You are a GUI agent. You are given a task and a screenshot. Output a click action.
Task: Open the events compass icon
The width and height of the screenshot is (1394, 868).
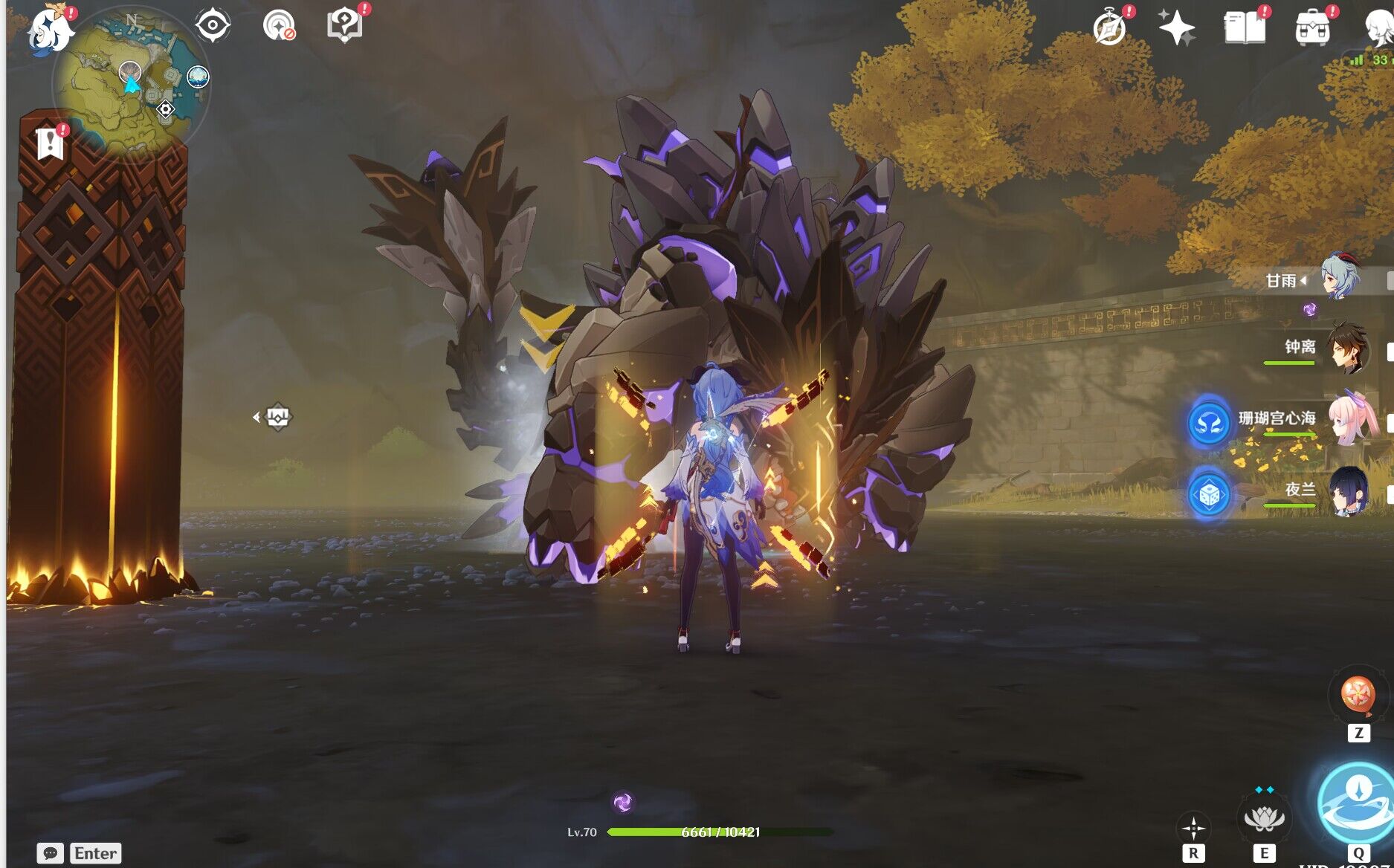click(x=1109, y=28)
